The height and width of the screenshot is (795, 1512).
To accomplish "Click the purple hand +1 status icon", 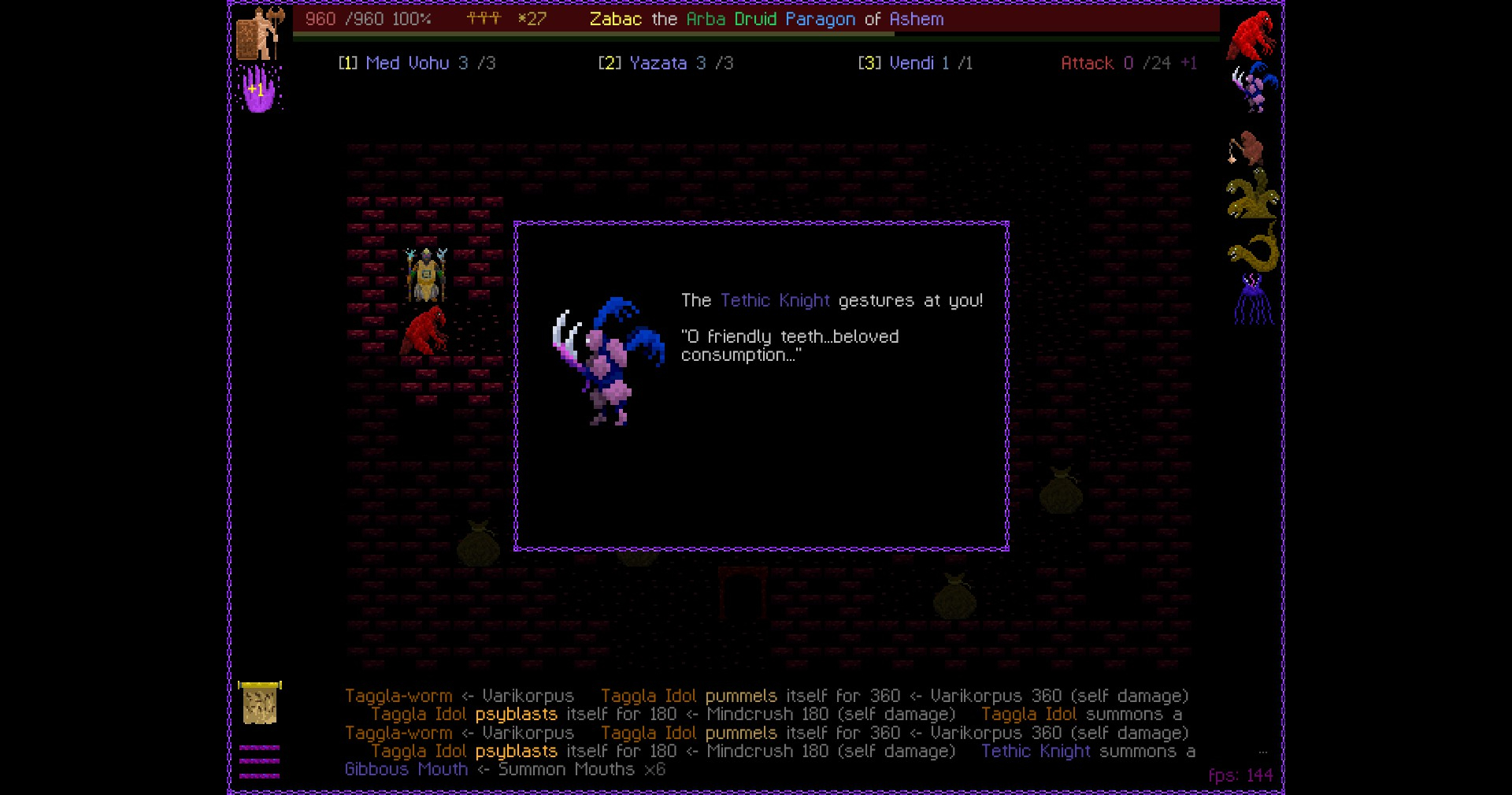I will point(259,88).
